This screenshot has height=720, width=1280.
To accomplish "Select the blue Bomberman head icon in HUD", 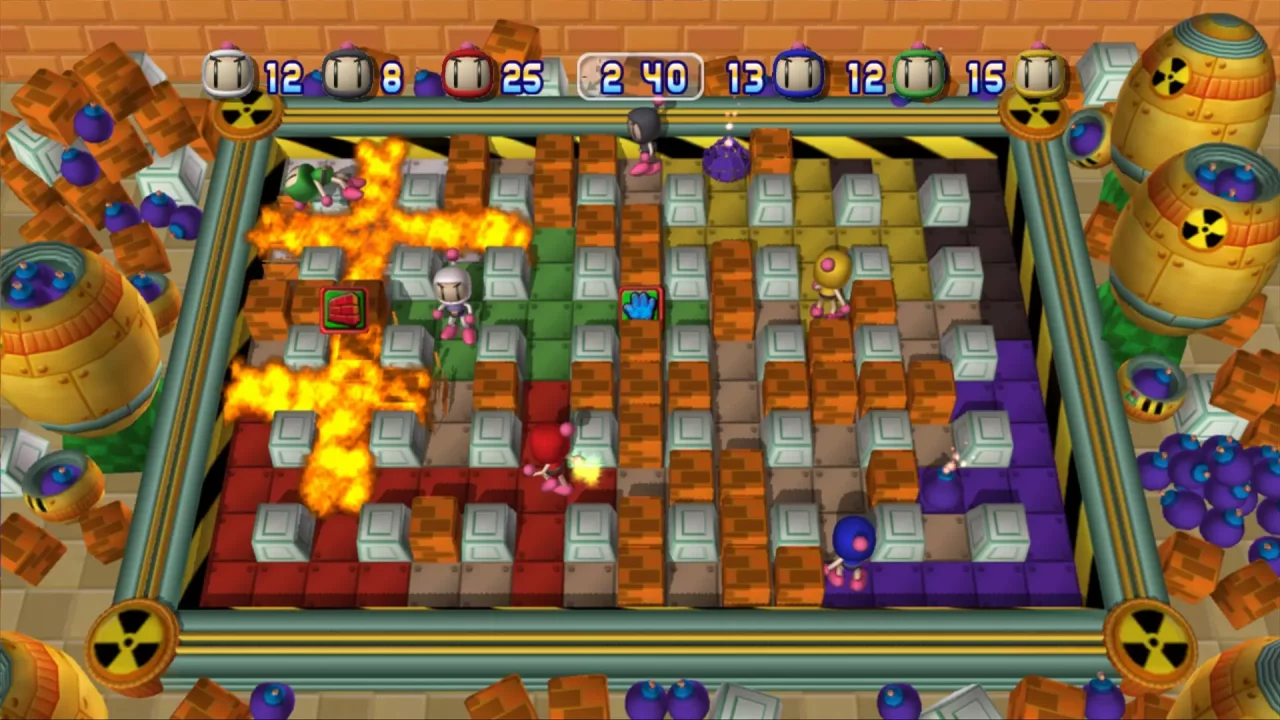I will pyautogui.click(x=800, y=75).
